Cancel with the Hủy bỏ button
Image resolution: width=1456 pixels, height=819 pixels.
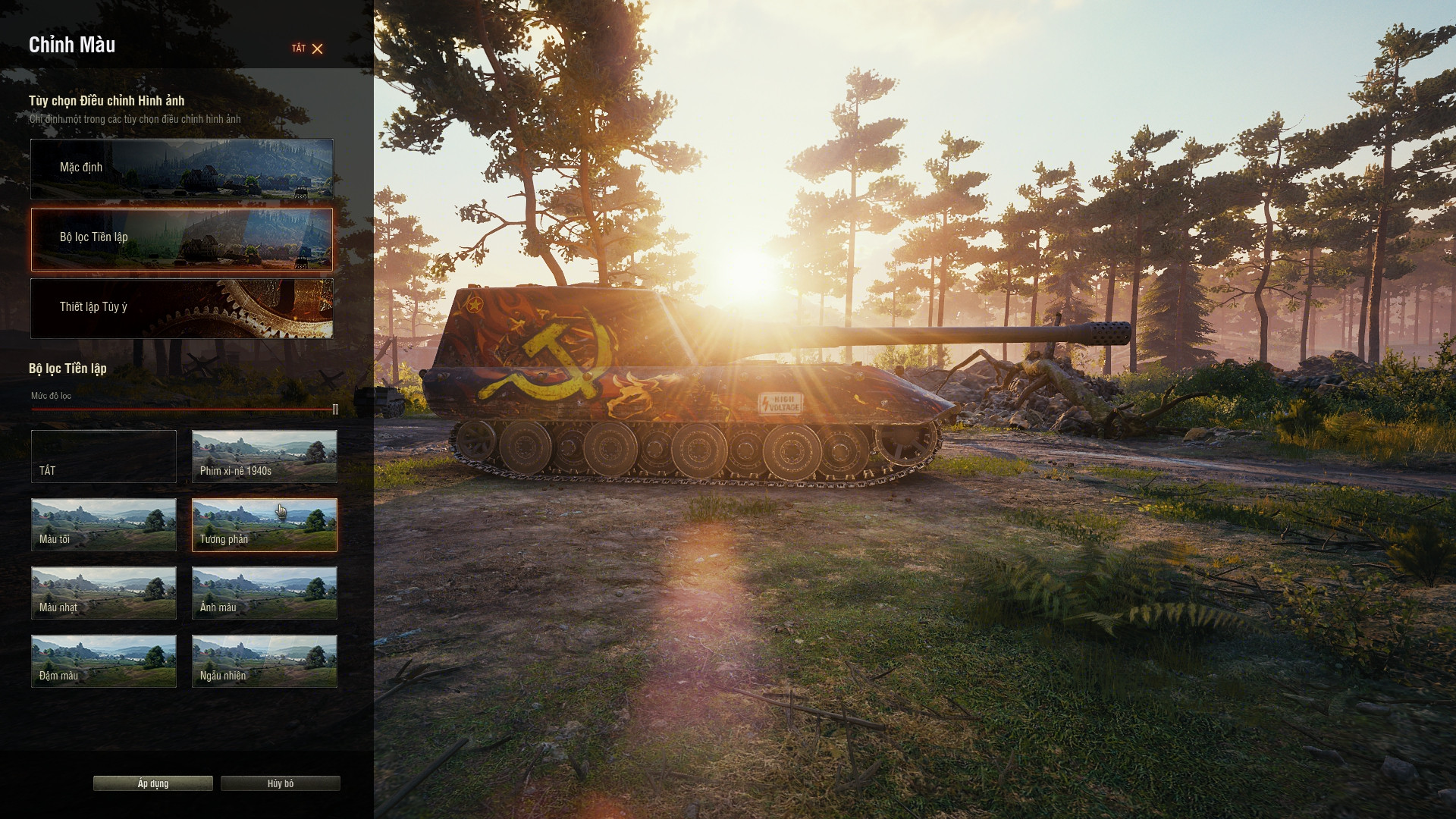point(280,783)
